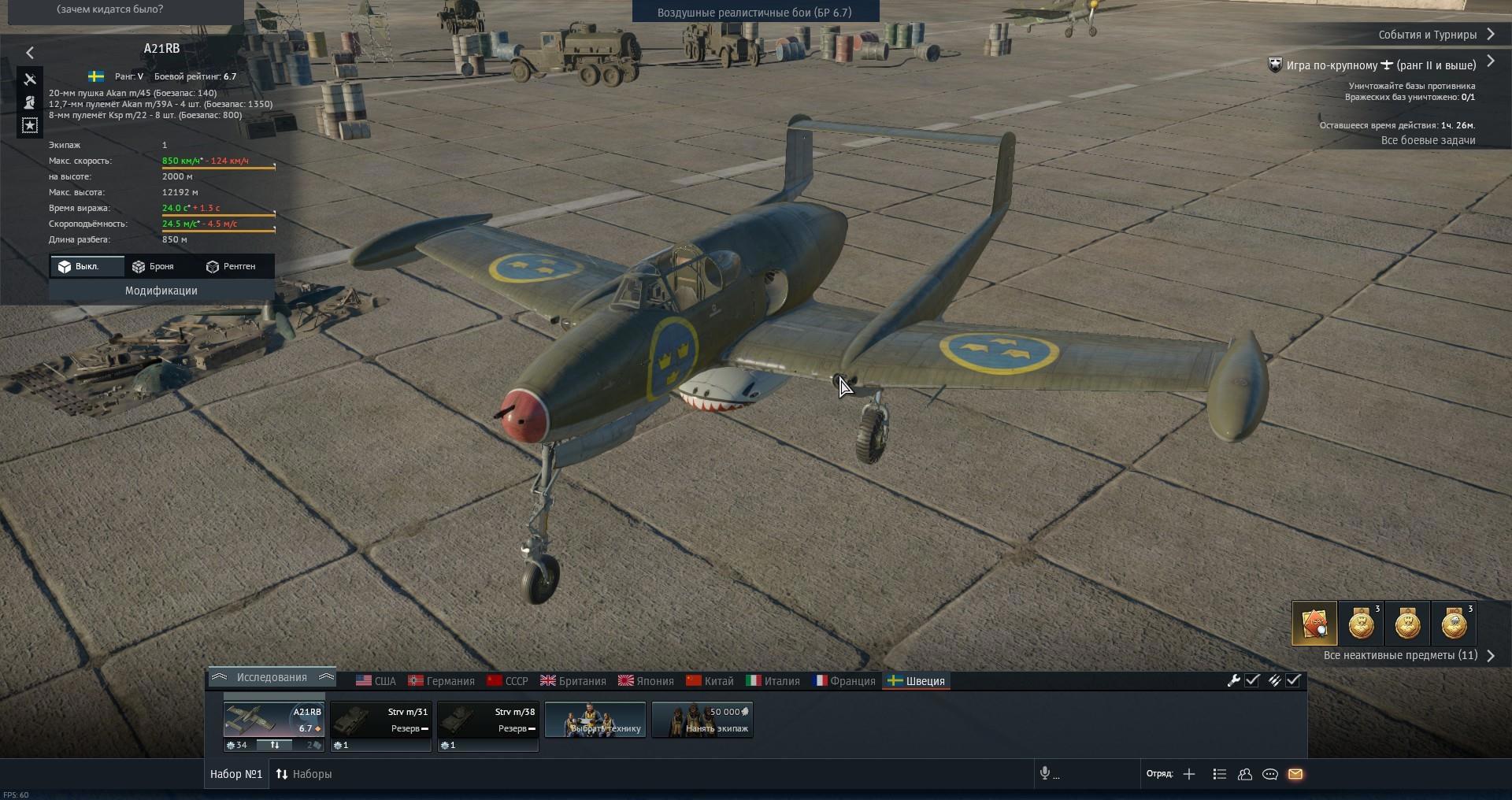
Task: Show Все боевые задачи list
Action: [x=1428, y=140]
